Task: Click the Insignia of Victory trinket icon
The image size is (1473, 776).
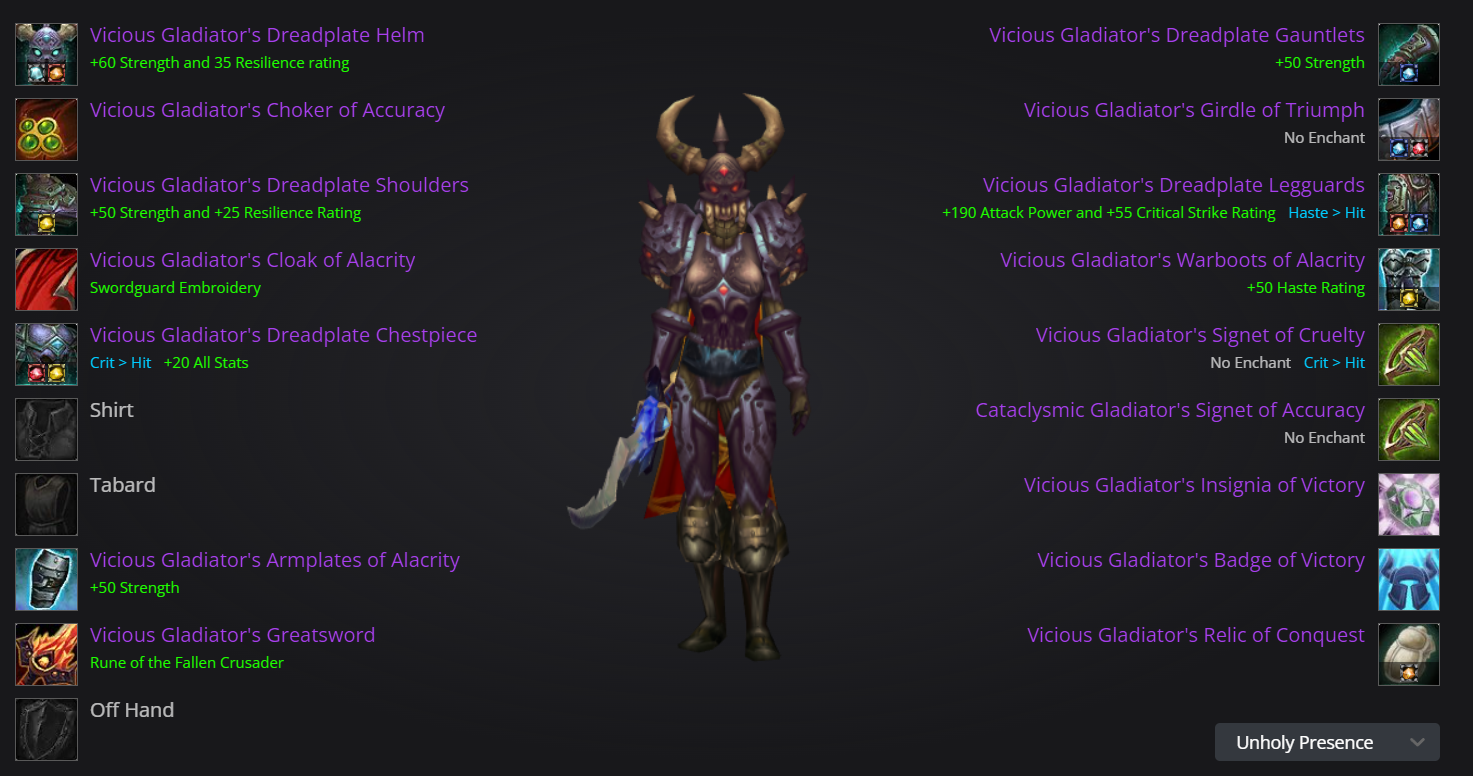Action: 1408,504
